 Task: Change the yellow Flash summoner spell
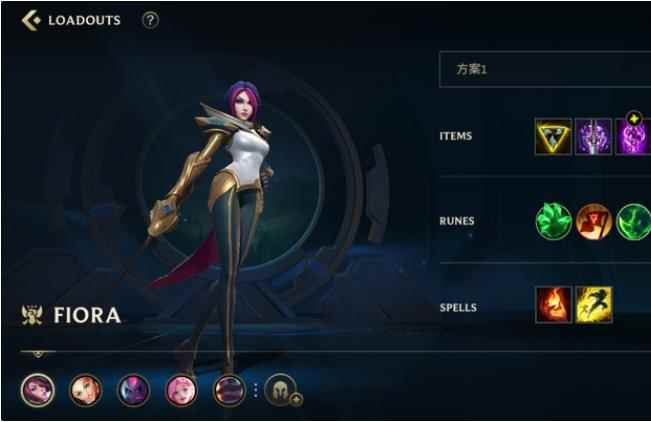[594, 304]
